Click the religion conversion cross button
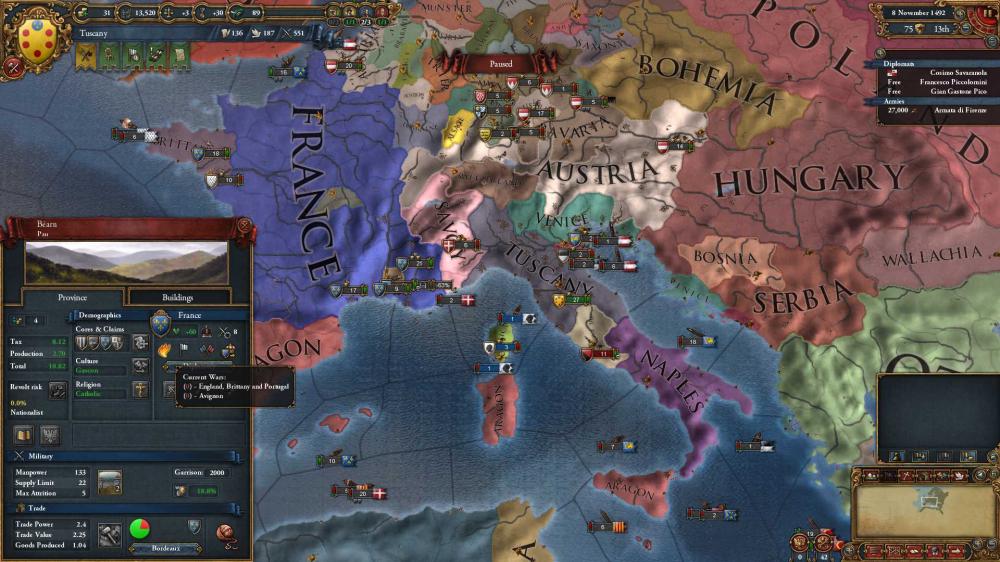 click(141, 390)
